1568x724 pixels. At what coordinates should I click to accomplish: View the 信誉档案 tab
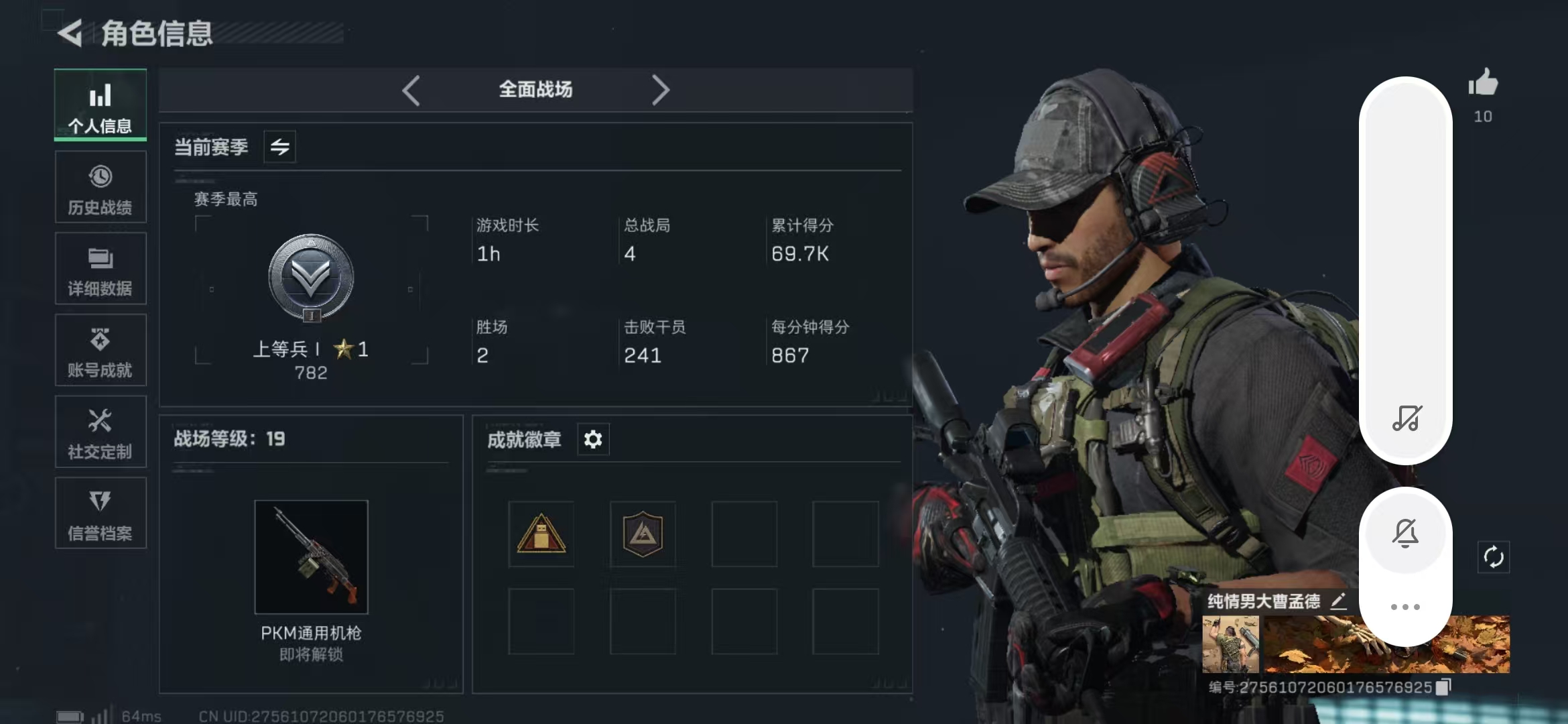click(101, 514)
